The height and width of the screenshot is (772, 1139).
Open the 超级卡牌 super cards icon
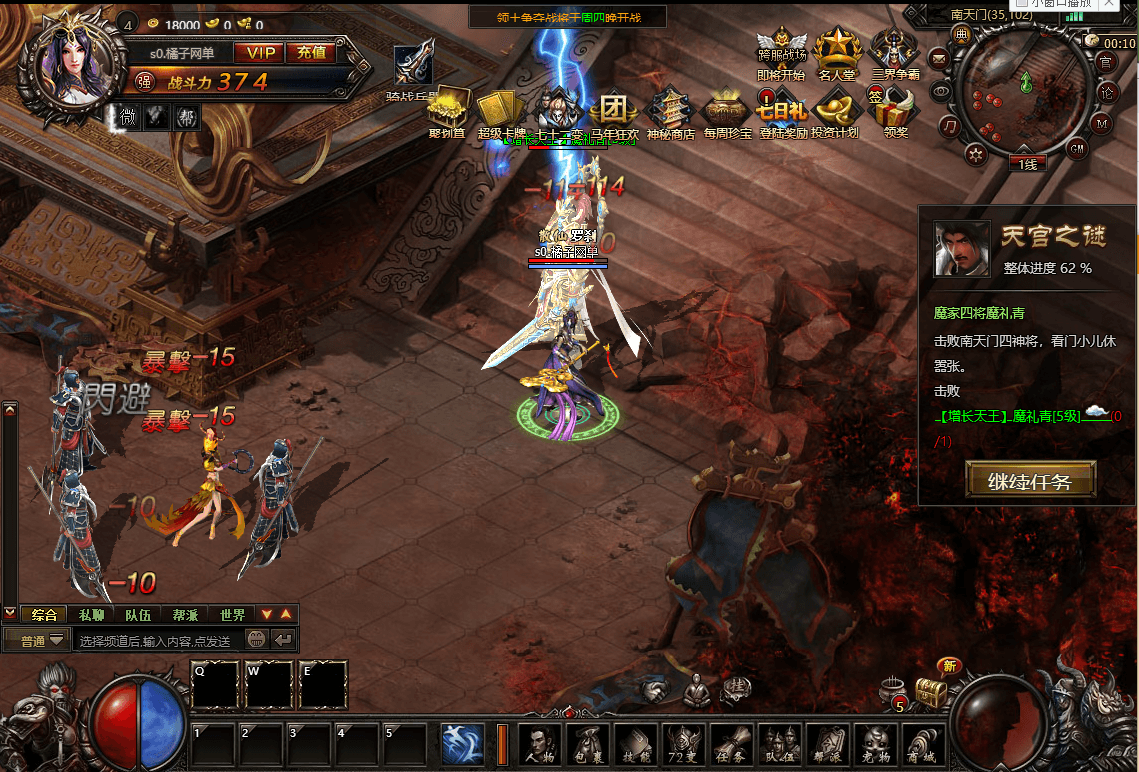[x=501, y=113]
